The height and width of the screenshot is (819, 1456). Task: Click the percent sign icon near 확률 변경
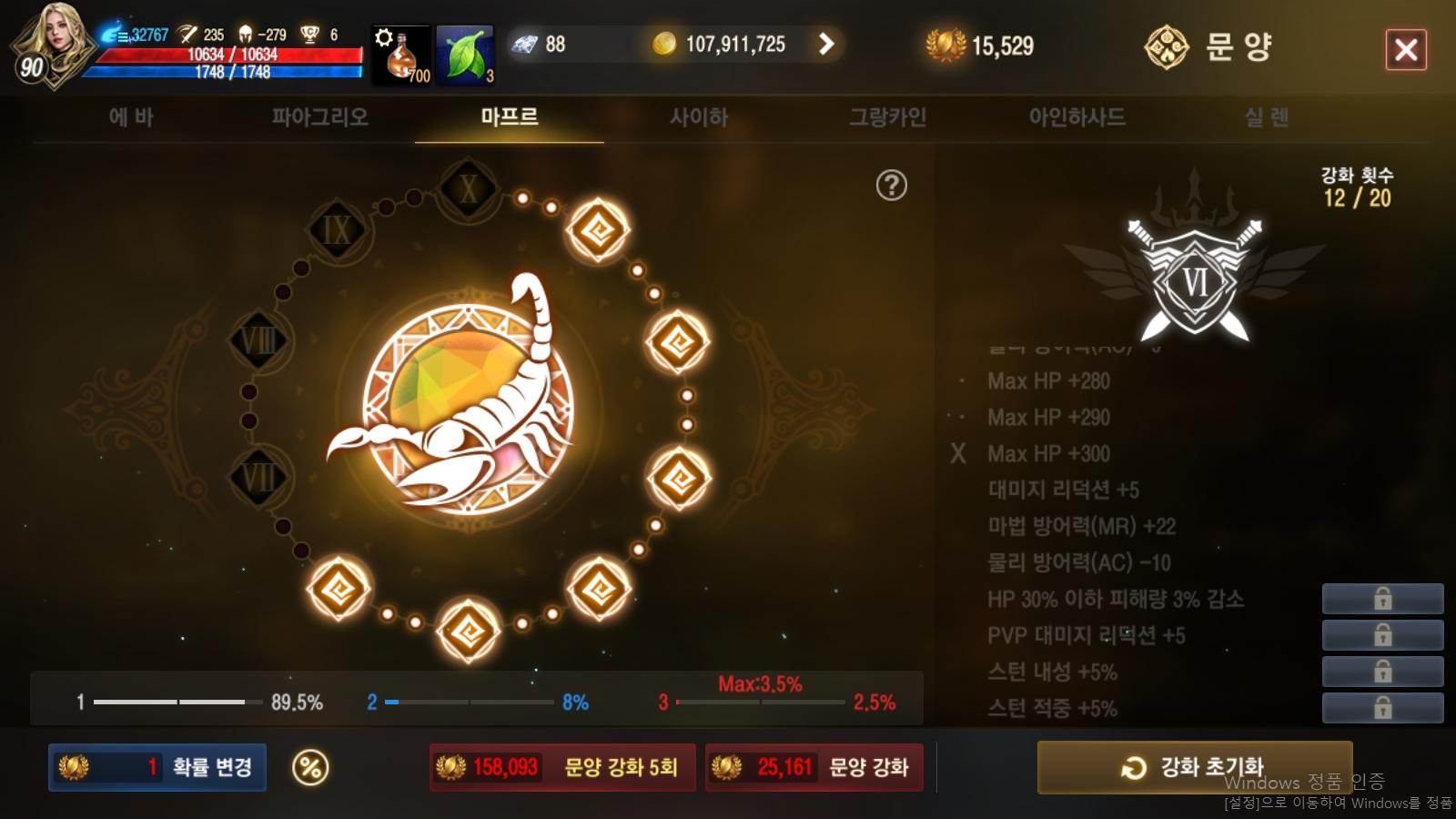[310, 767]
